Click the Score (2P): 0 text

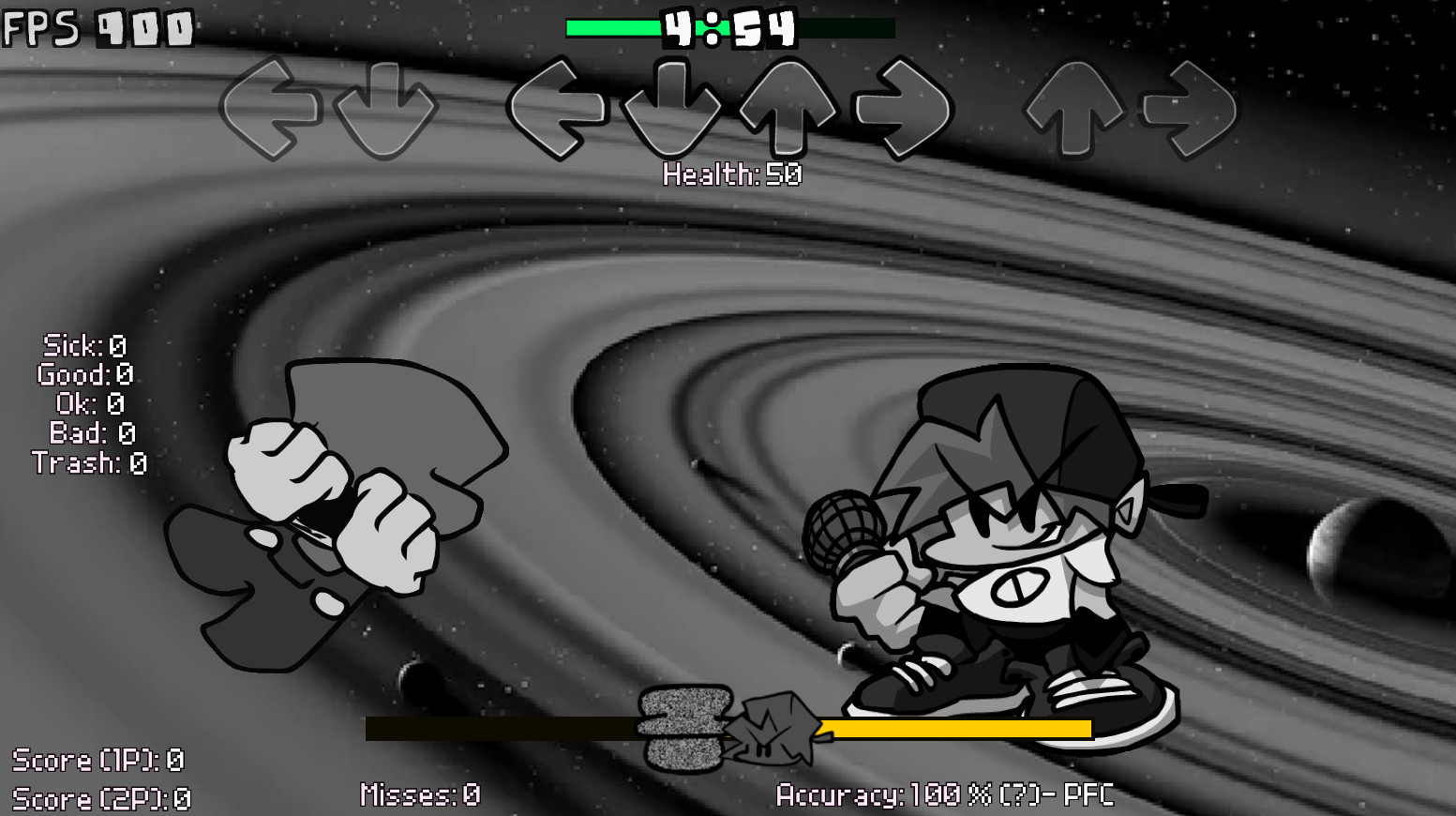(x=103, y=798)
